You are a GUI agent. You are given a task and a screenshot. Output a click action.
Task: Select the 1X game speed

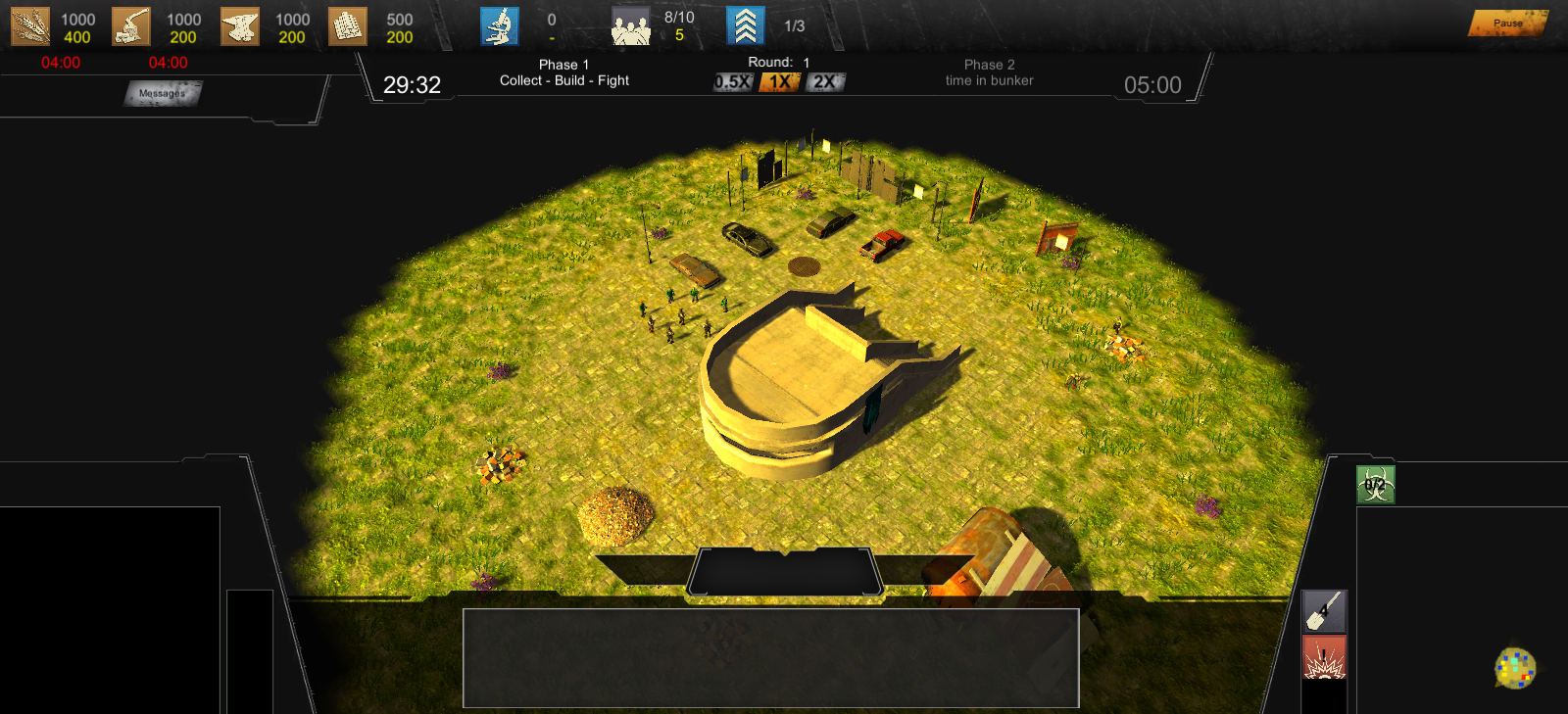[x=779, y=82]
